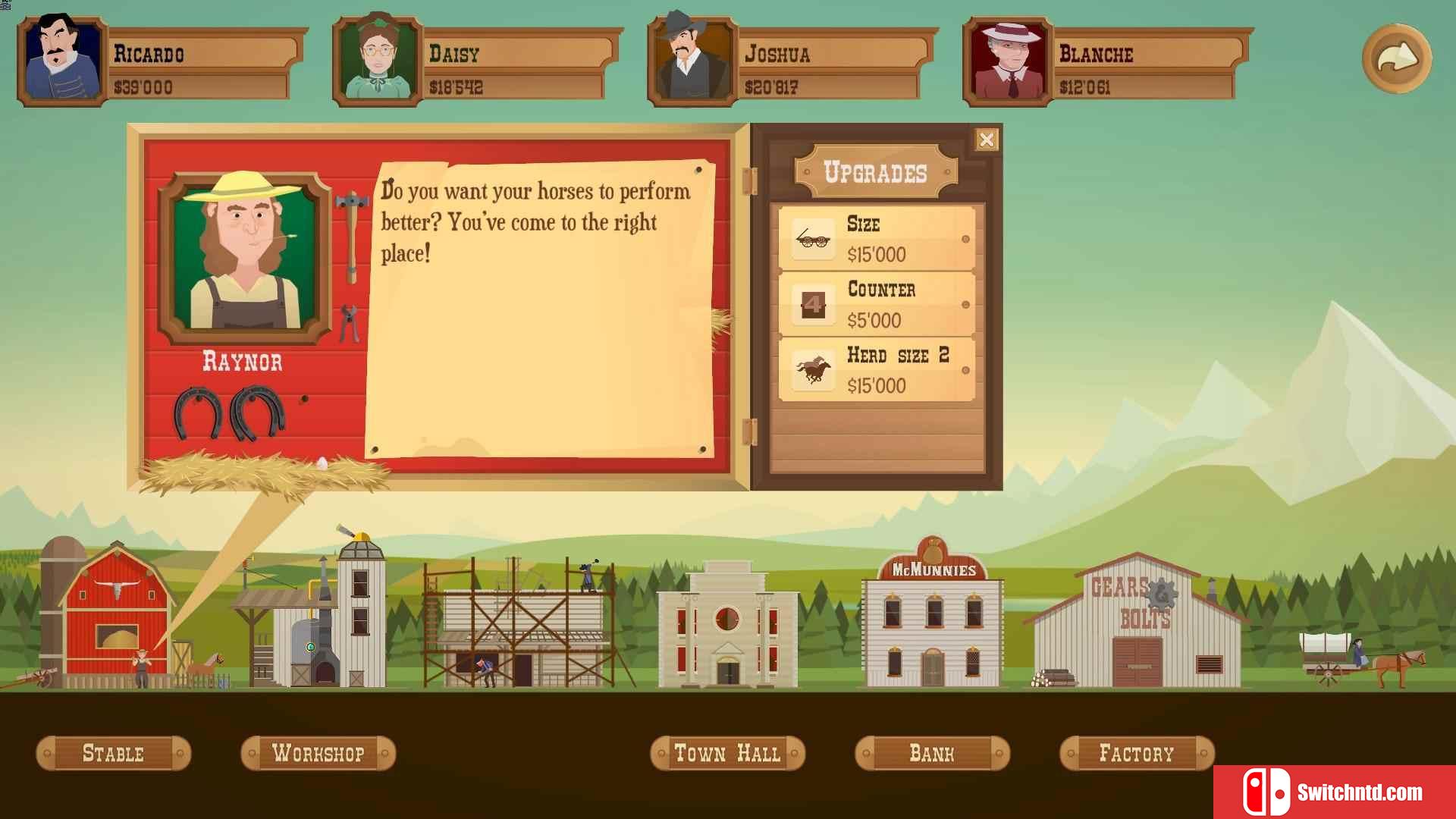Show Blanche's player panel
The image size is (1456, 819).
click(1107, 62)
